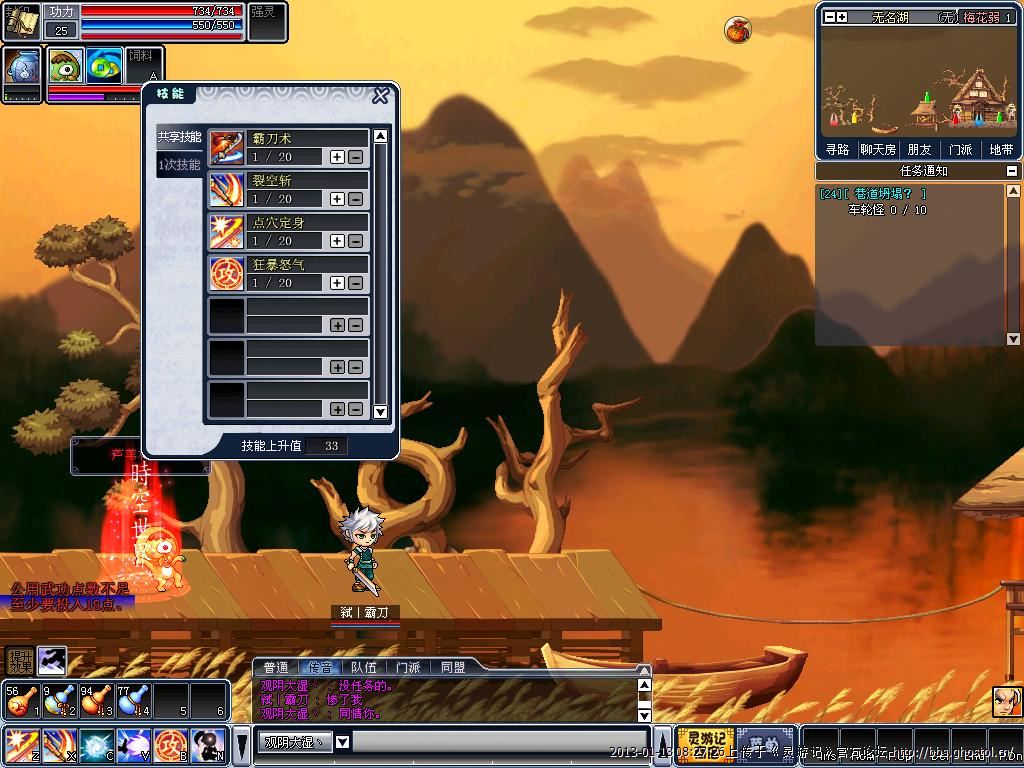1024x768 pixels.
Task: Click the chat message input field
Action: coord(500,742)
